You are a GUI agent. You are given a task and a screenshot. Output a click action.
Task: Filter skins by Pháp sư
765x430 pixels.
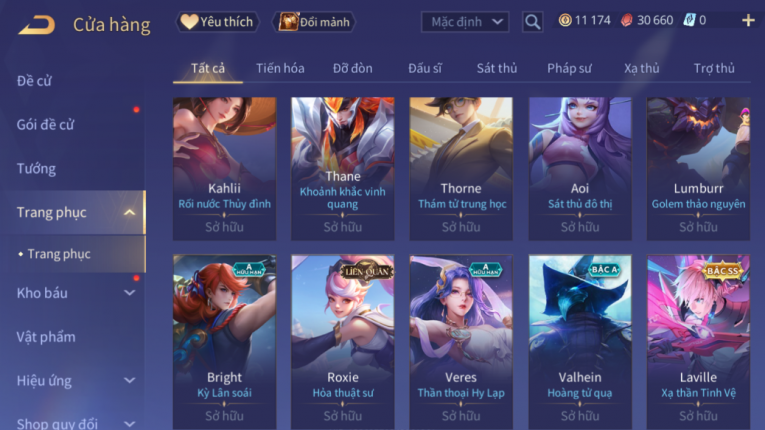tap(569, 68)
